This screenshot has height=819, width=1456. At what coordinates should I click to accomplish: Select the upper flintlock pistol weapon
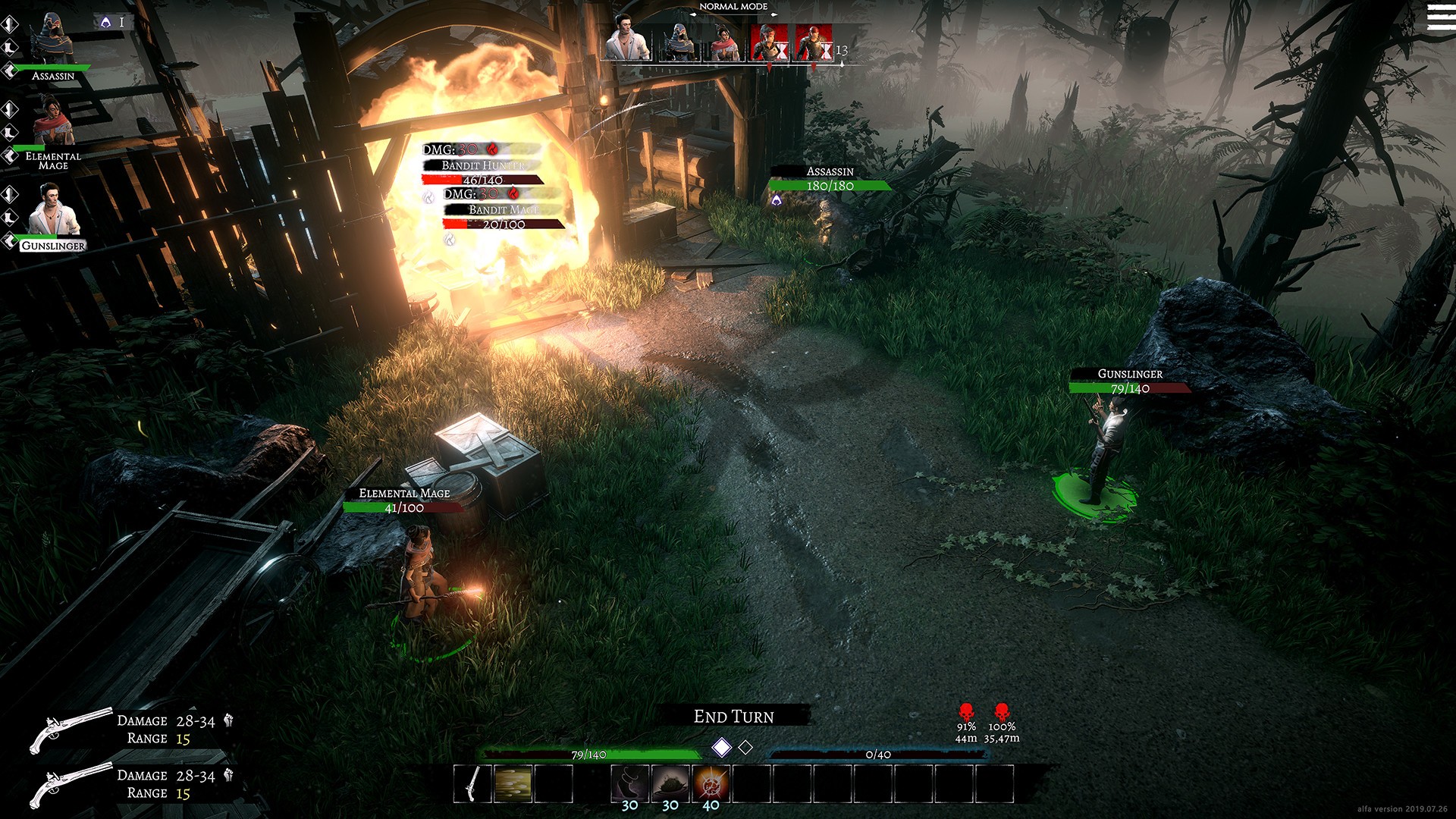(70, 730)
